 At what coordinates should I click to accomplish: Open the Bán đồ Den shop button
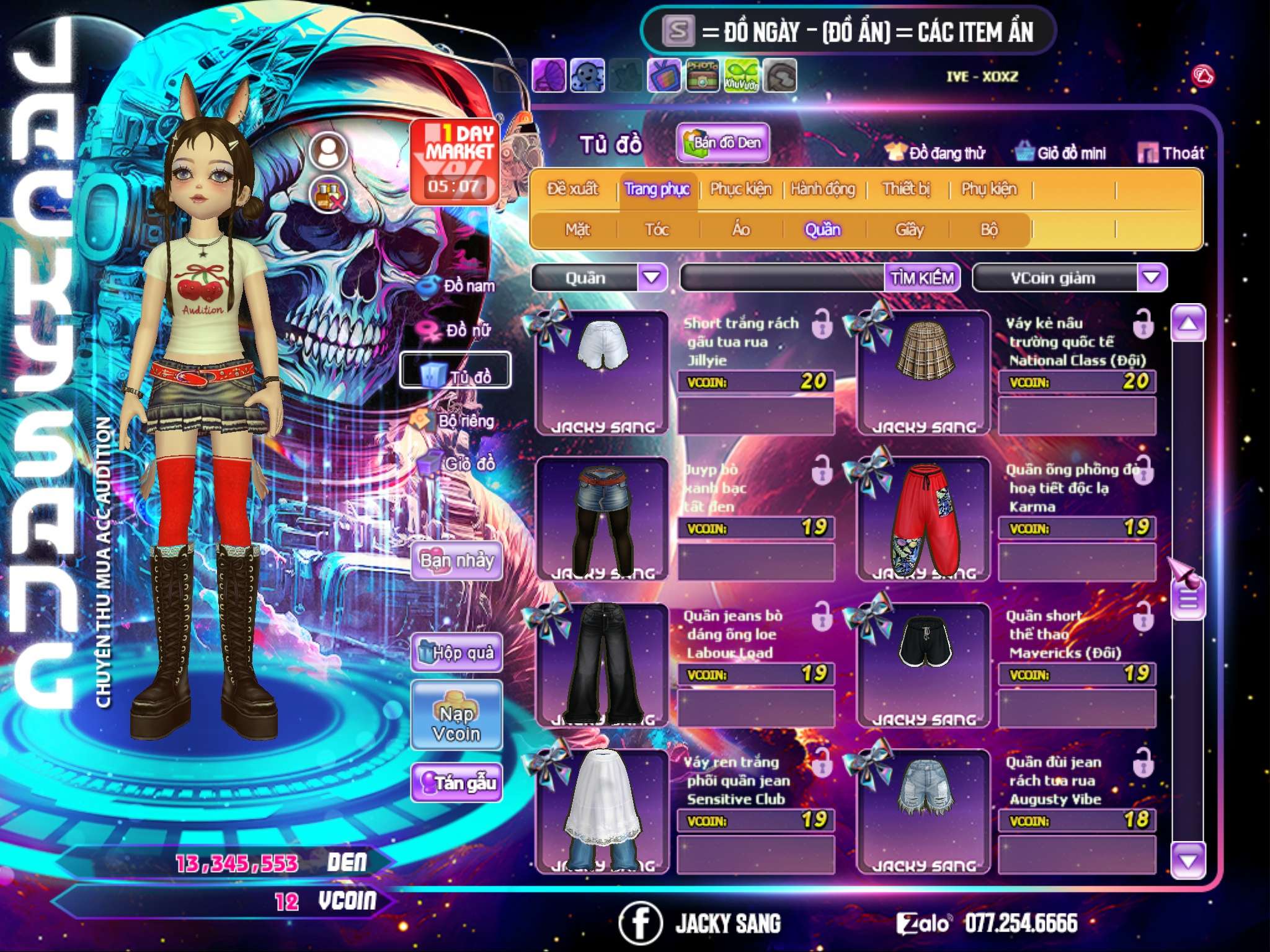click(722, 143)
